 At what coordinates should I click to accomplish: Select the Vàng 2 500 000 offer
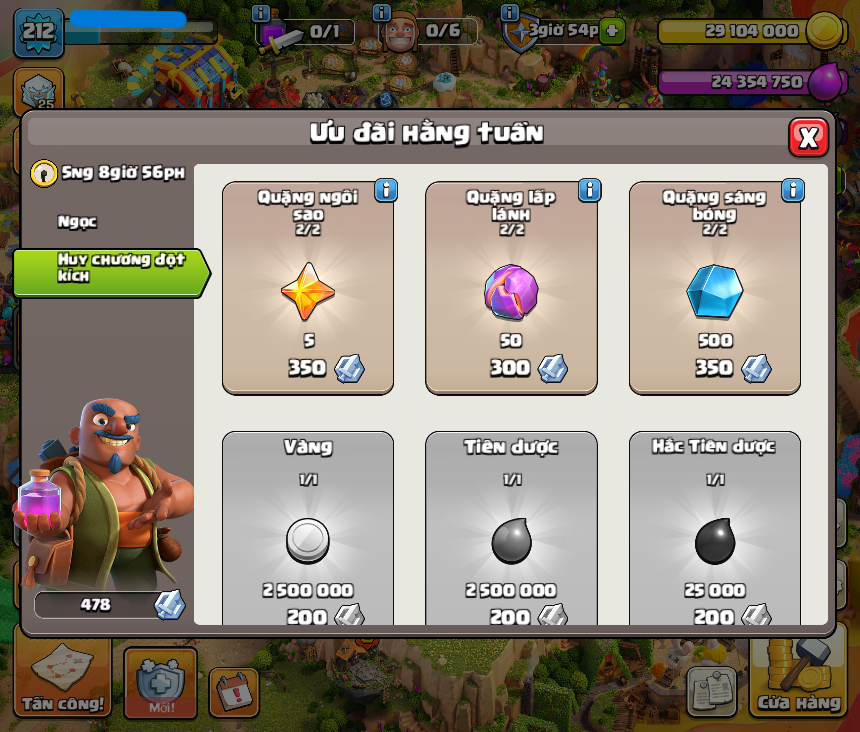point(308,530)
